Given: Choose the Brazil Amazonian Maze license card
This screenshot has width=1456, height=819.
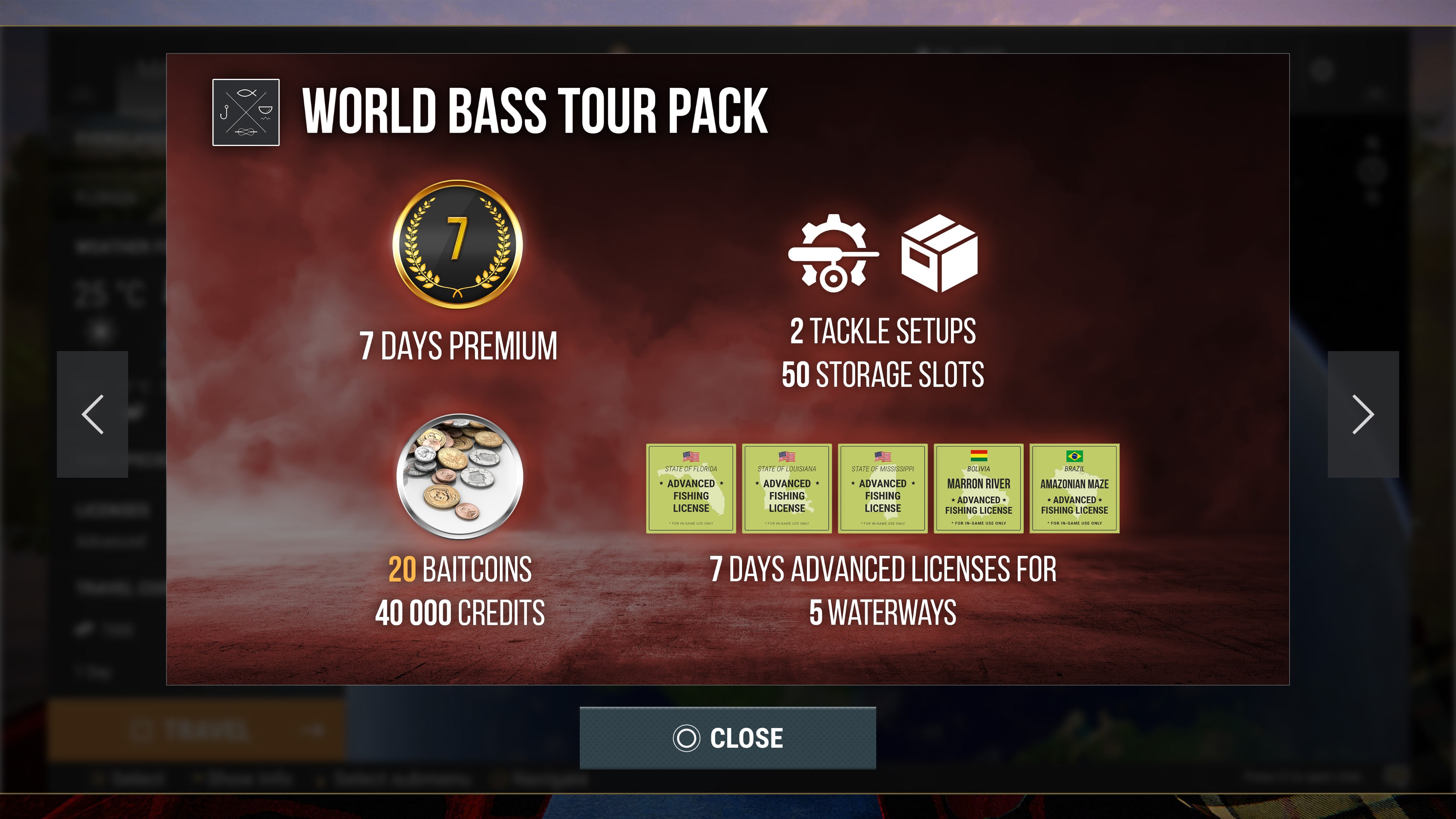Looking at the screenshot, I should pos(1074,488).
